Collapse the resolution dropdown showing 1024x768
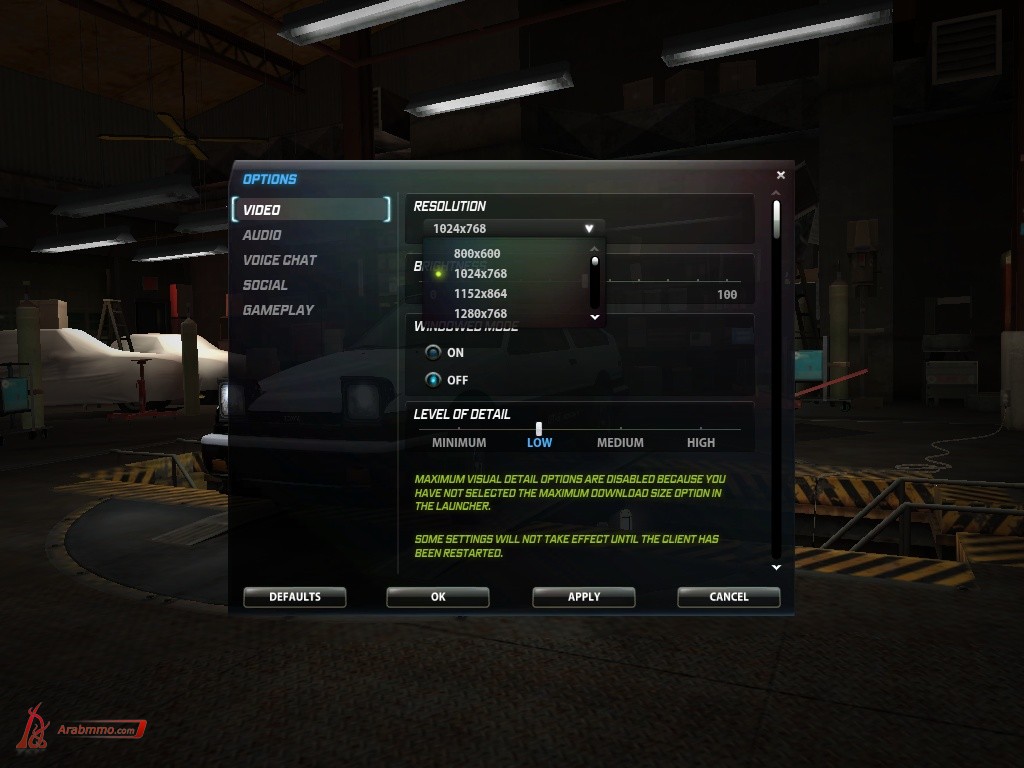The height and width of the screenshot is (768, 1024). (589, 229)
